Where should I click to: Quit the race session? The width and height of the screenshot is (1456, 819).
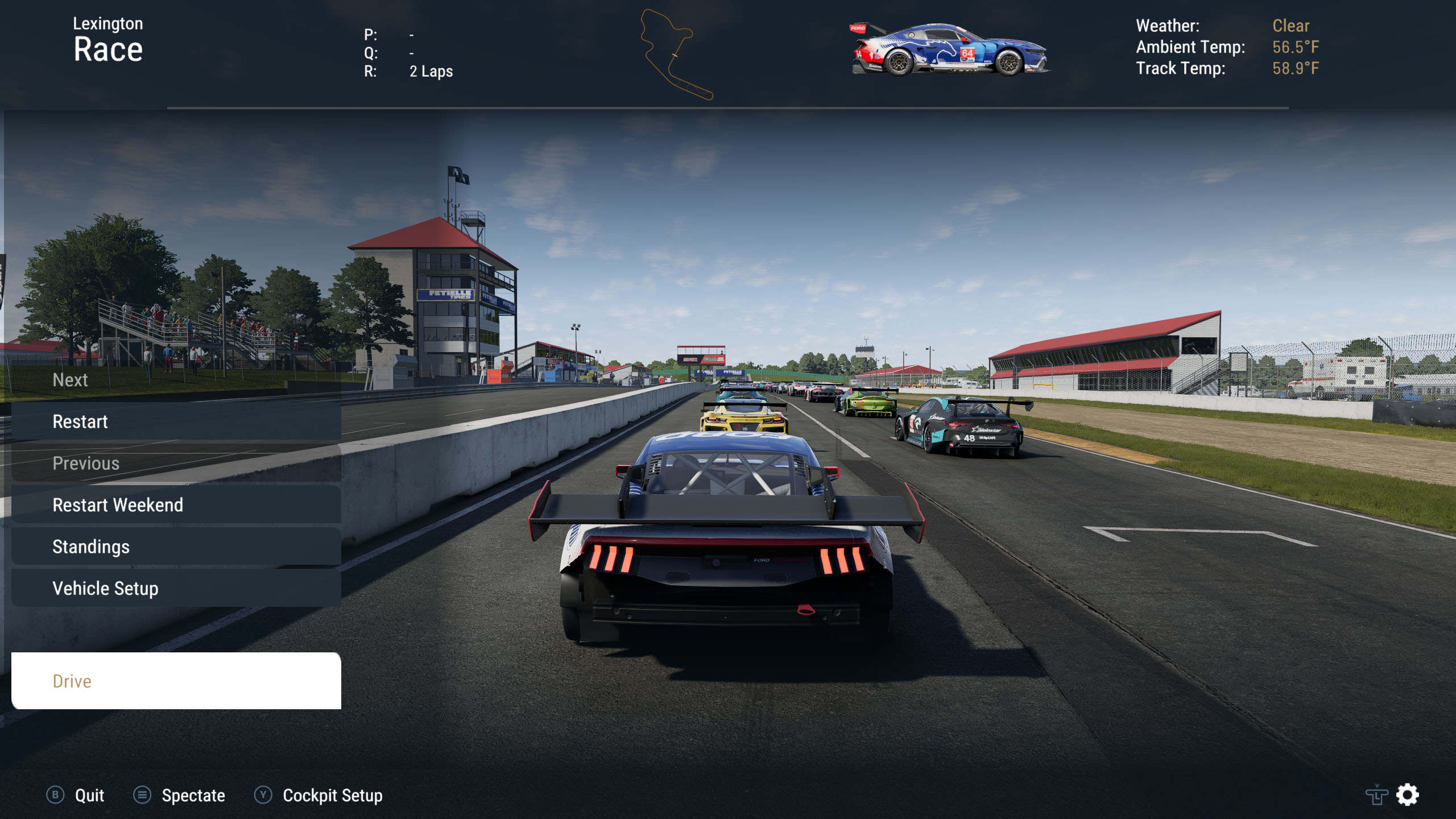pyautogui.click(x=76, y=795)
